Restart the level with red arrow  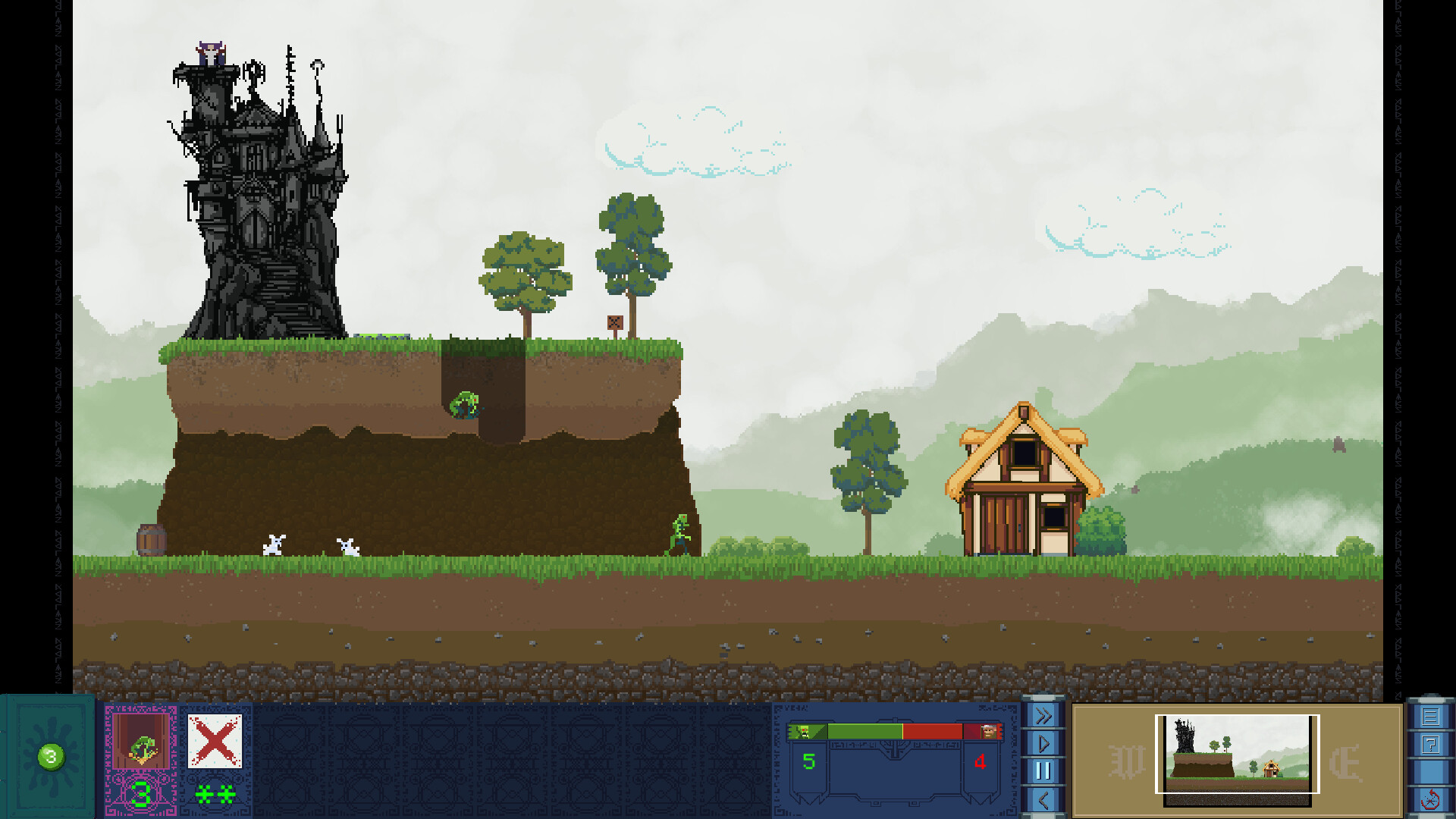[1430, 800]
